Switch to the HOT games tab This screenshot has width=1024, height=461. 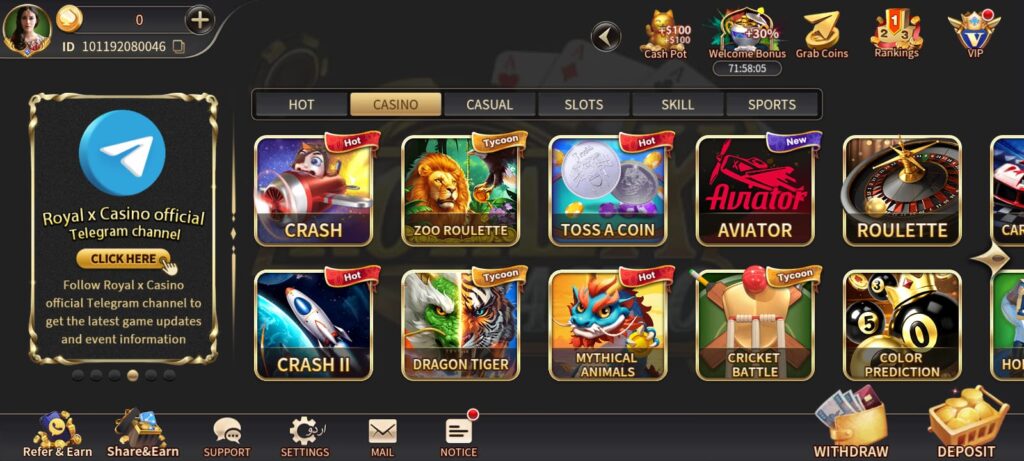click(301, 104)
